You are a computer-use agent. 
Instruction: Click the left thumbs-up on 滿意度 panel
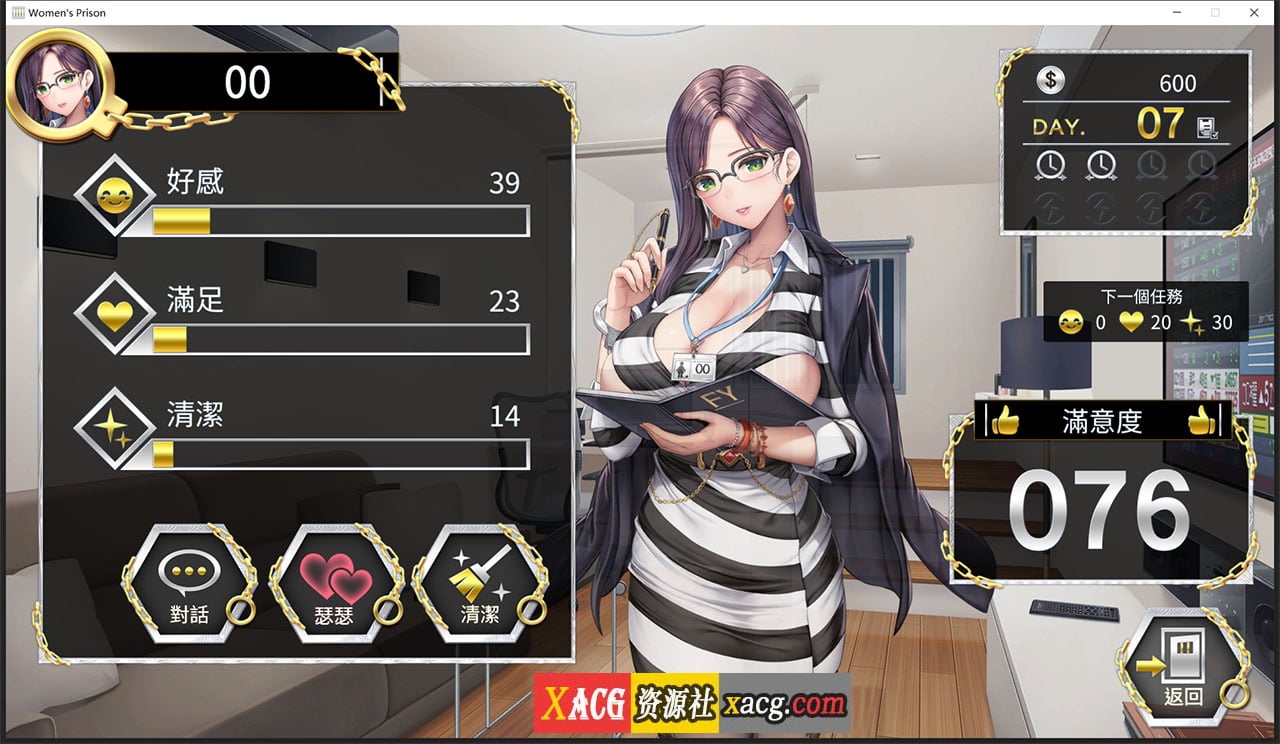[1008, 420]
